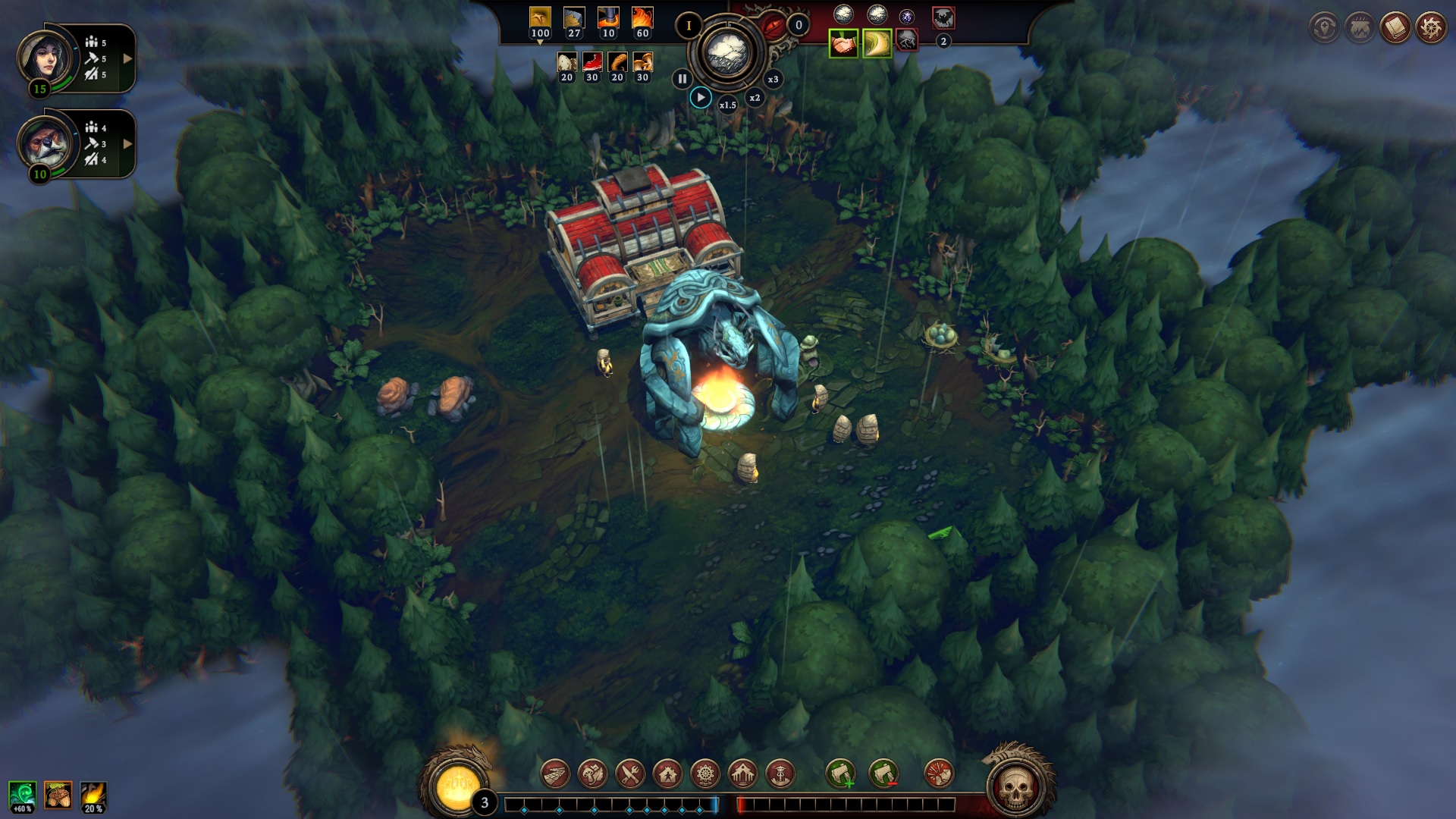Pause the game speed

point(682,79)
